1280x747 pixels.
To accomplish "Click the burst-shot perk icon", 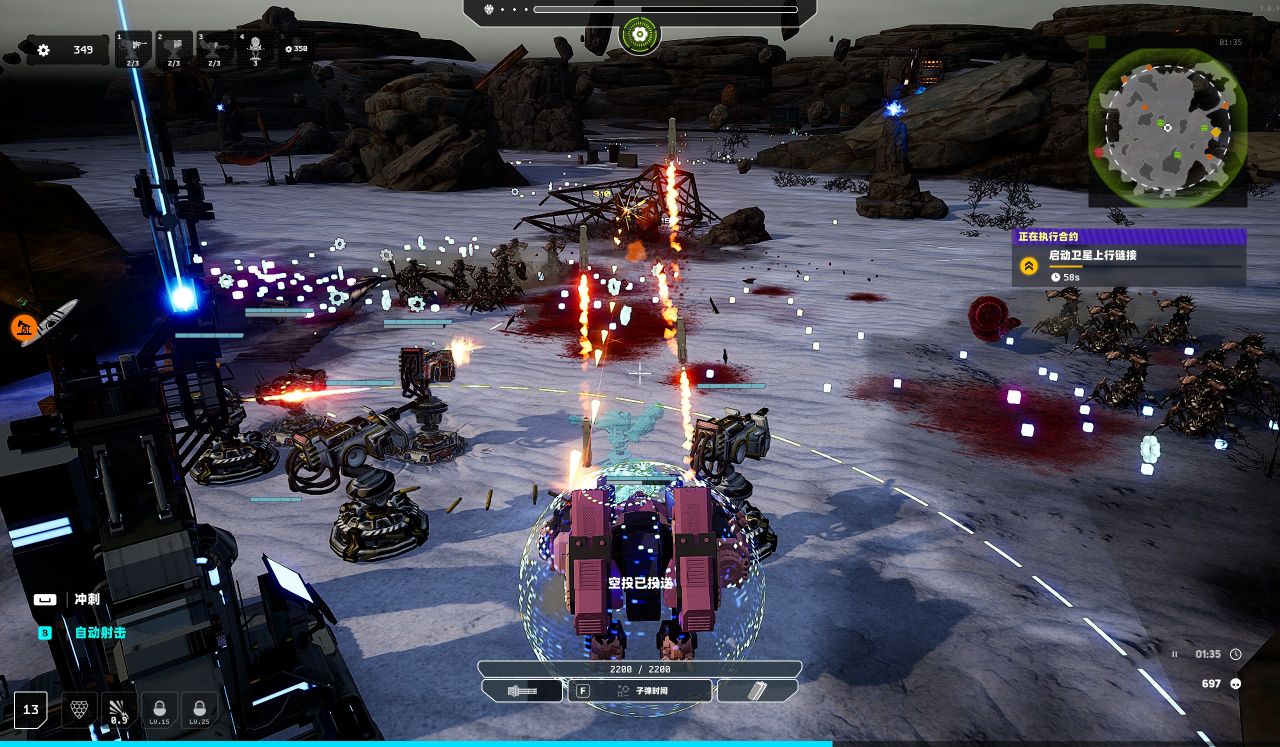I will click(x=119, y=709).
